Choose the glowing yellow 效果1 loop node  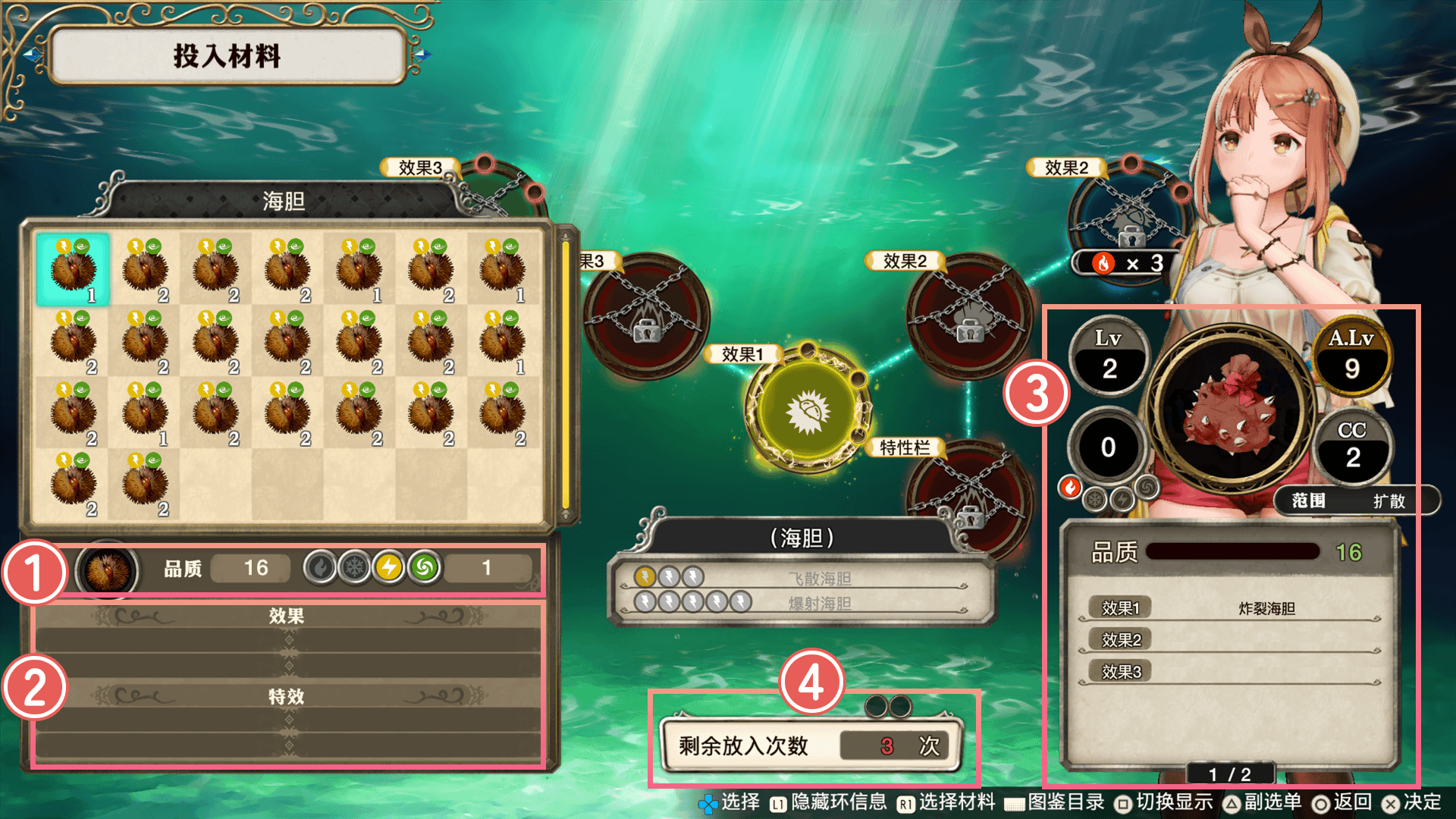pyautogui.click(x=808, y=410)
